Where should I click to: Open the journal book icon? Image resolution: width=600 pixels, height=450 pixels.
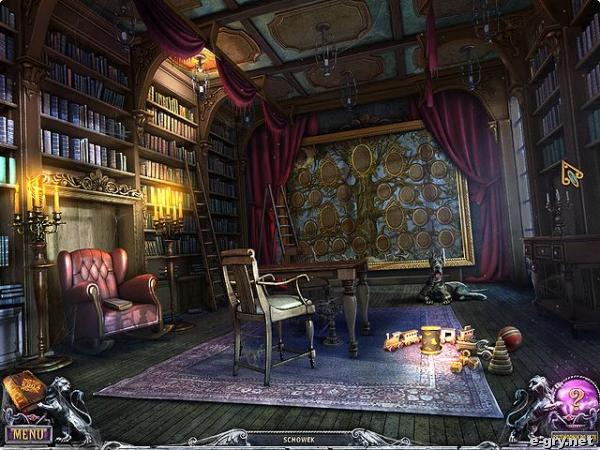[23, 390]
